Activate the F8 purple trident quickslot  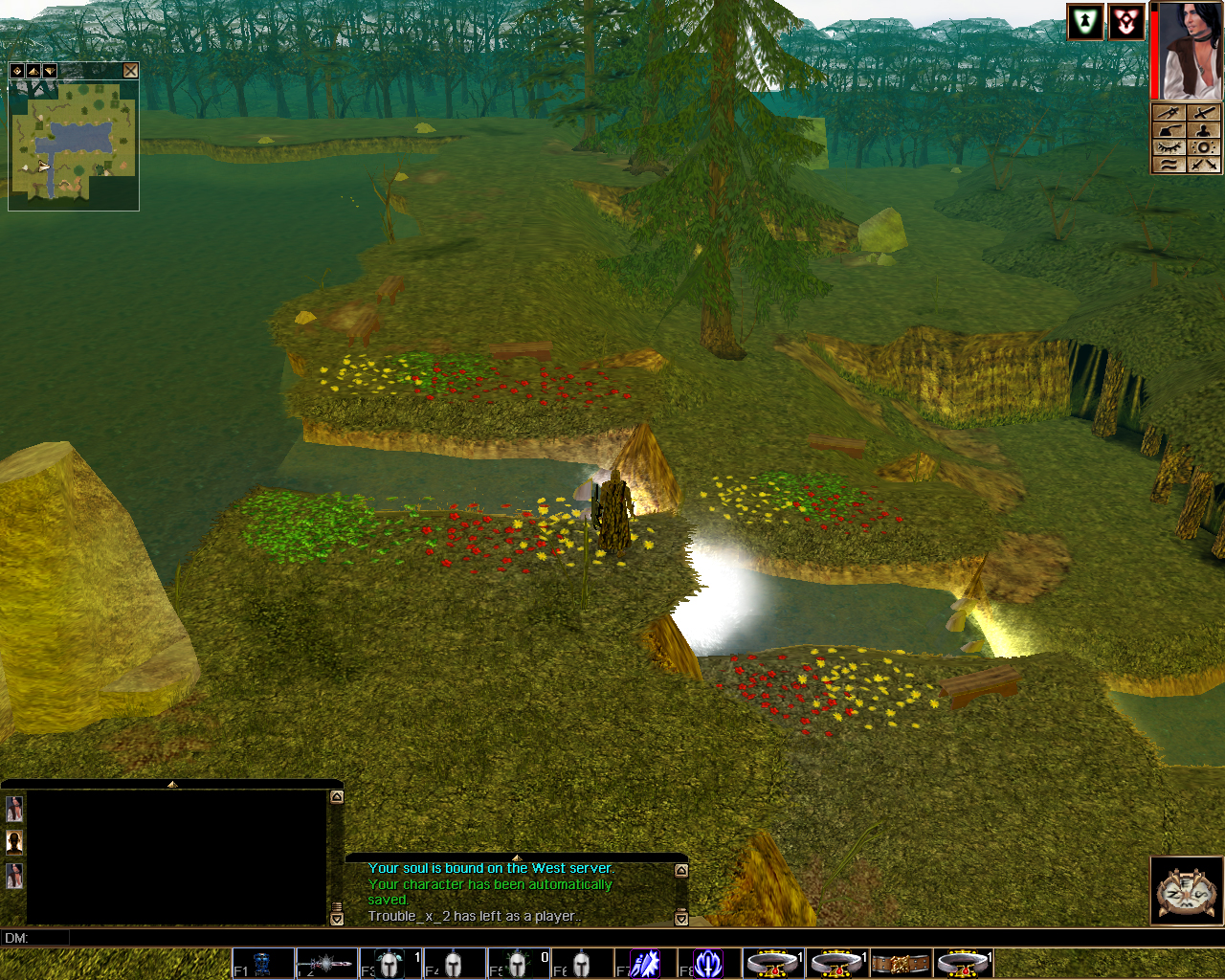click(709, 963)
